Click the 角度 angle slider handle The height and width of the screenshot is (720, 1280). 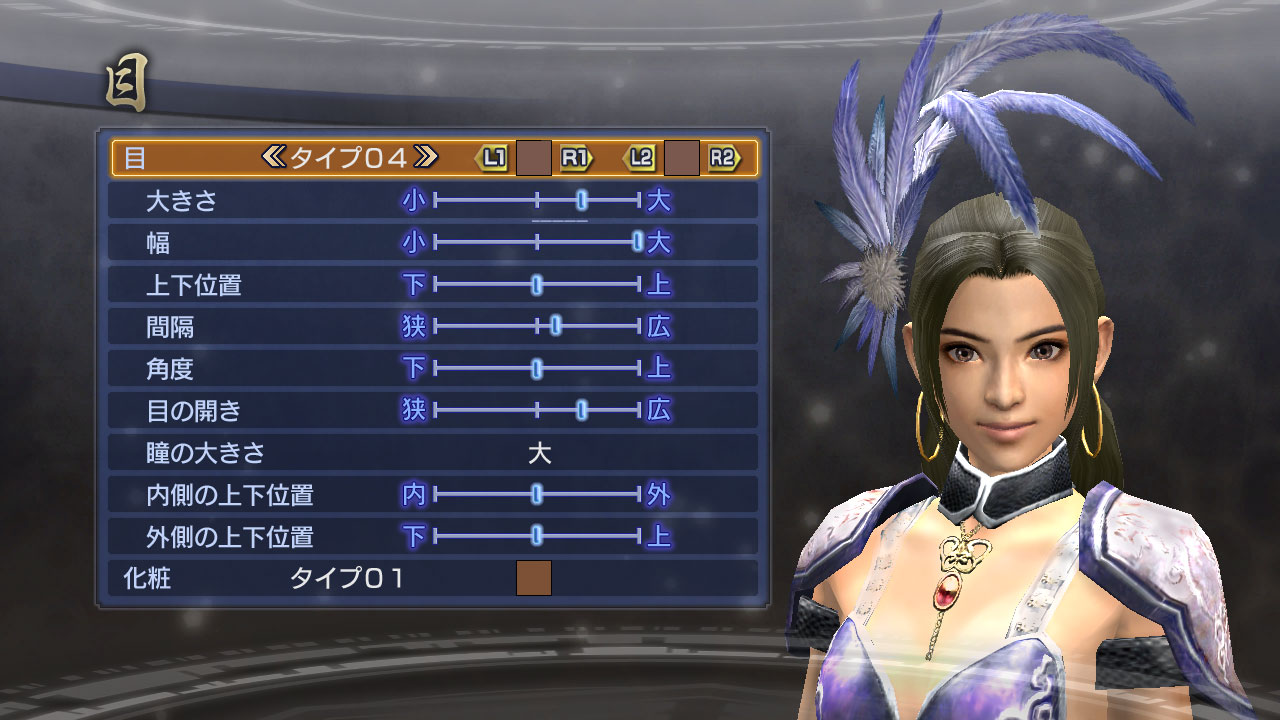(537, 367)
